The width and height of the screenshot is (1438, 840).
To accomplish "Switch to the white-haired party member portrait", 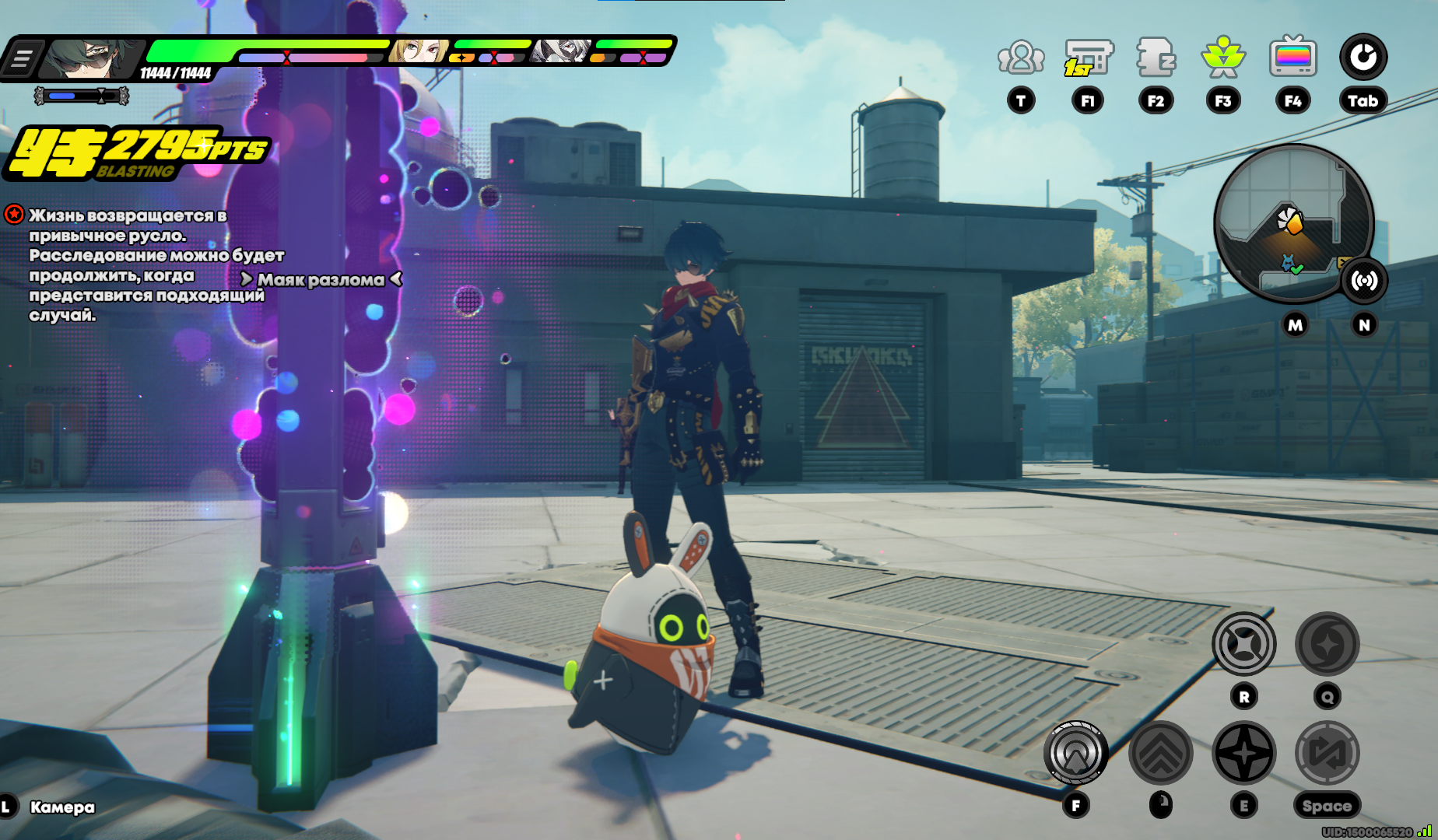I will point(560,51).
